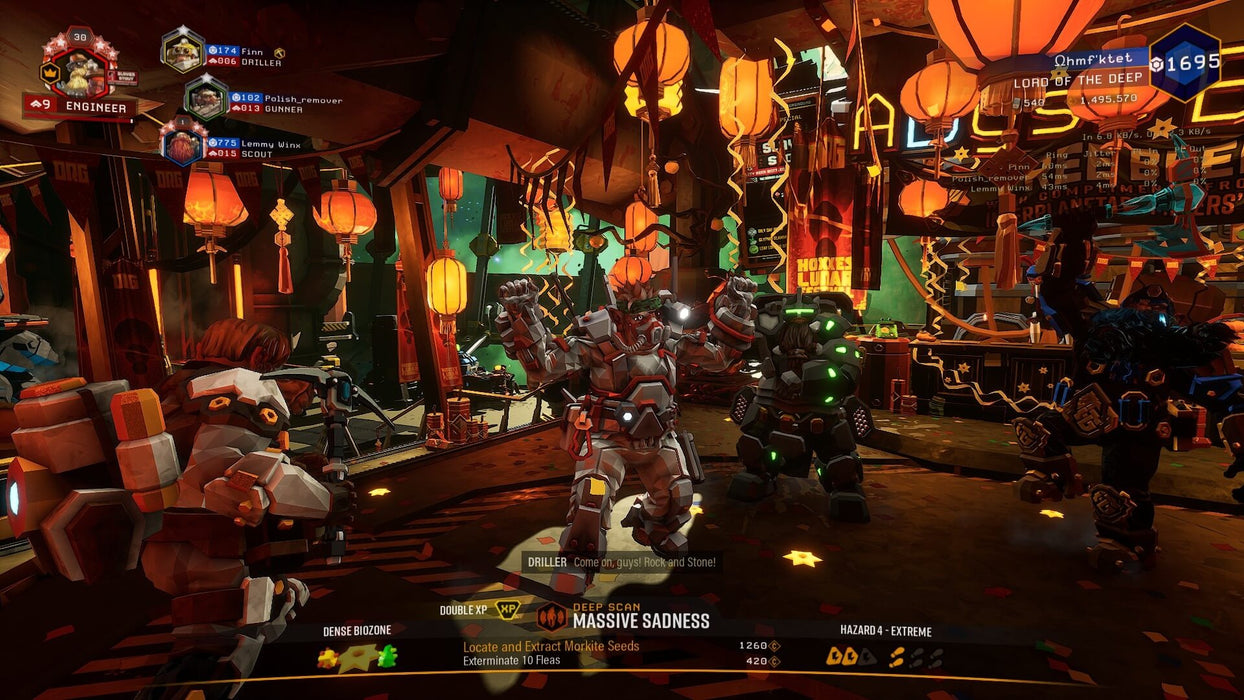Select the Massive Sadness mission title
1244x700 pixels.
coord(641,621)
